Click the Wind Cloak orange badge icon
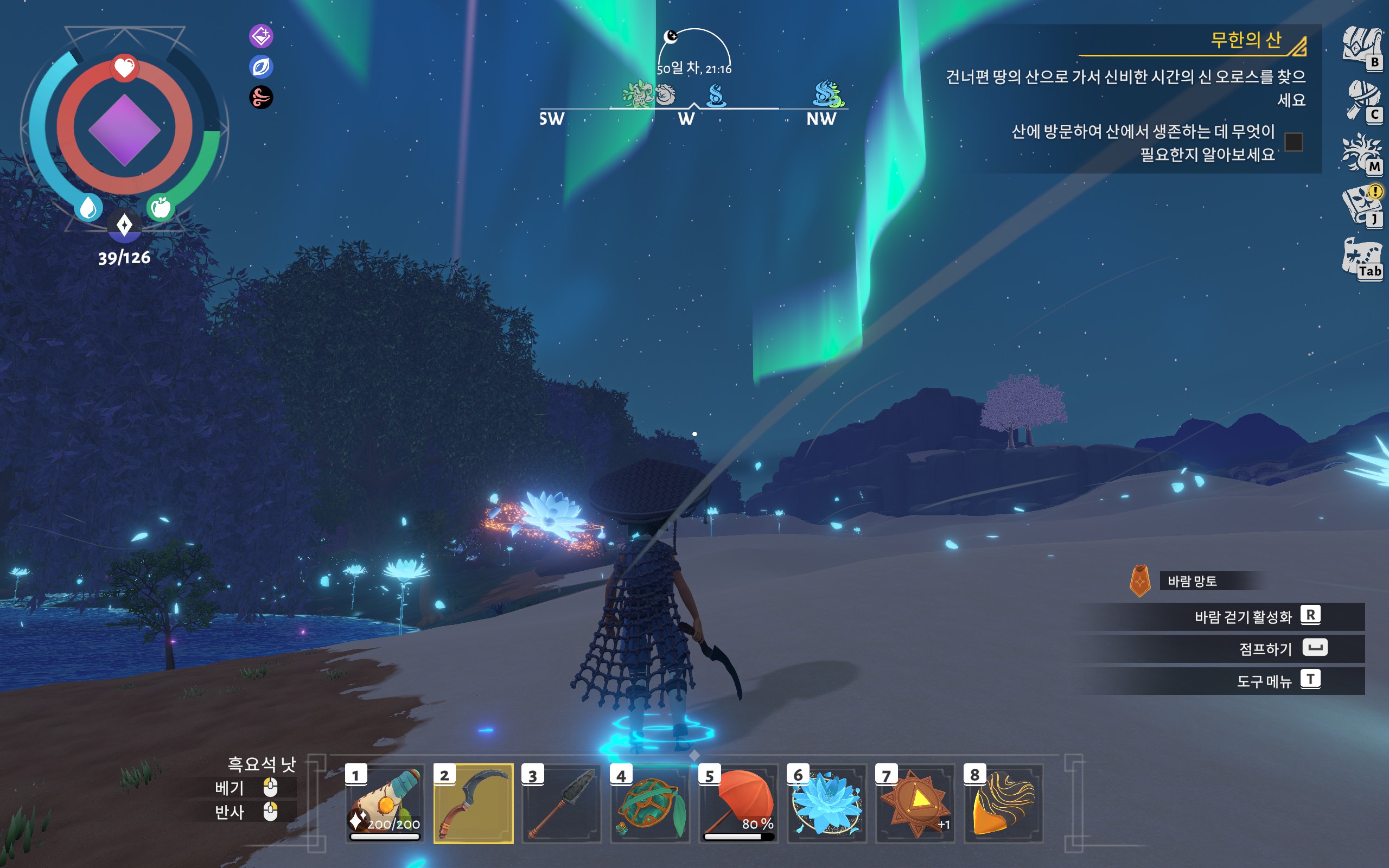 pyautogui.click(x=1140, y=581)
